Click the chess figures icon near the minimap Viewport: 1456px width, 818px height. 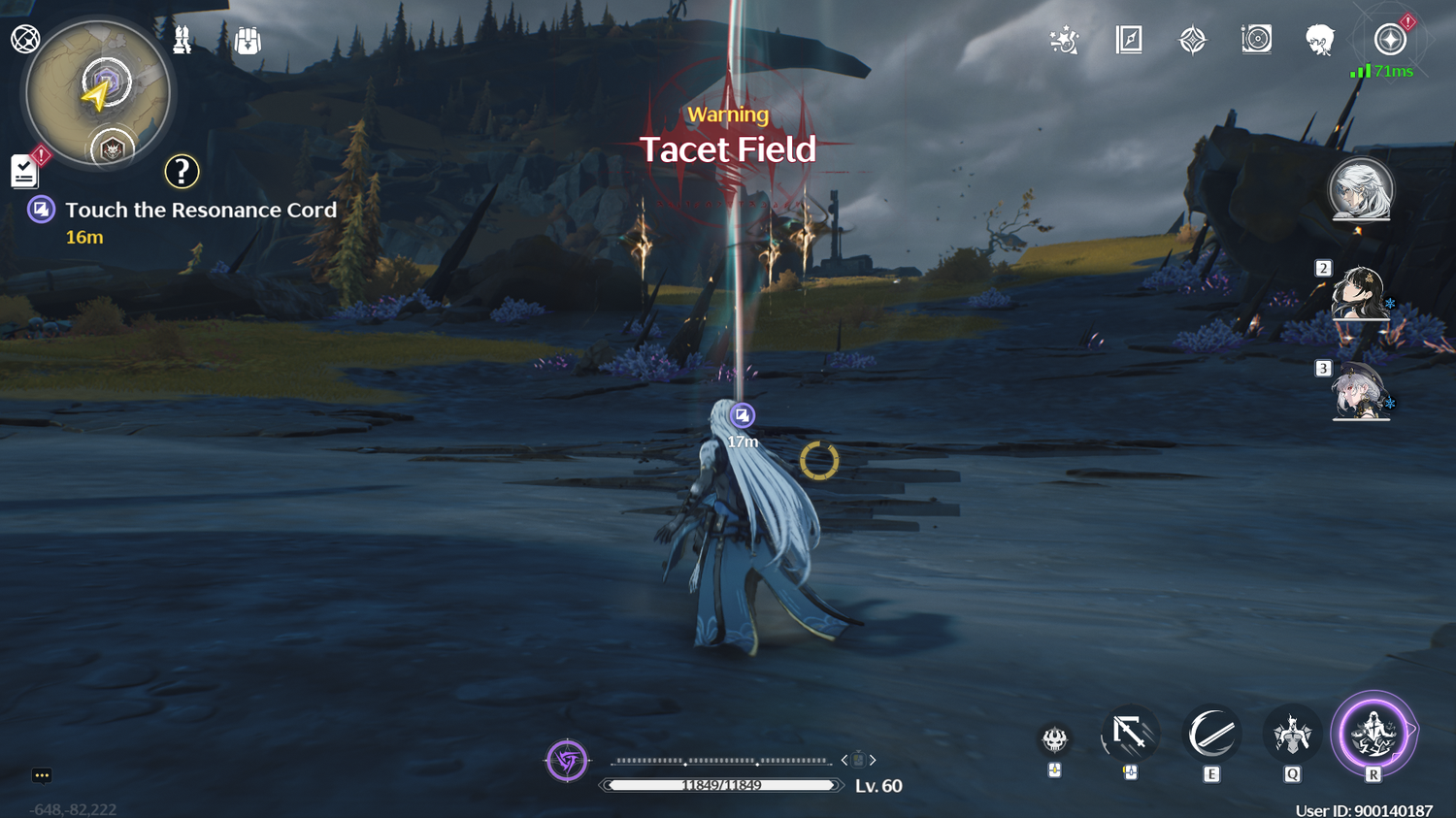click(x=182, y=40)
